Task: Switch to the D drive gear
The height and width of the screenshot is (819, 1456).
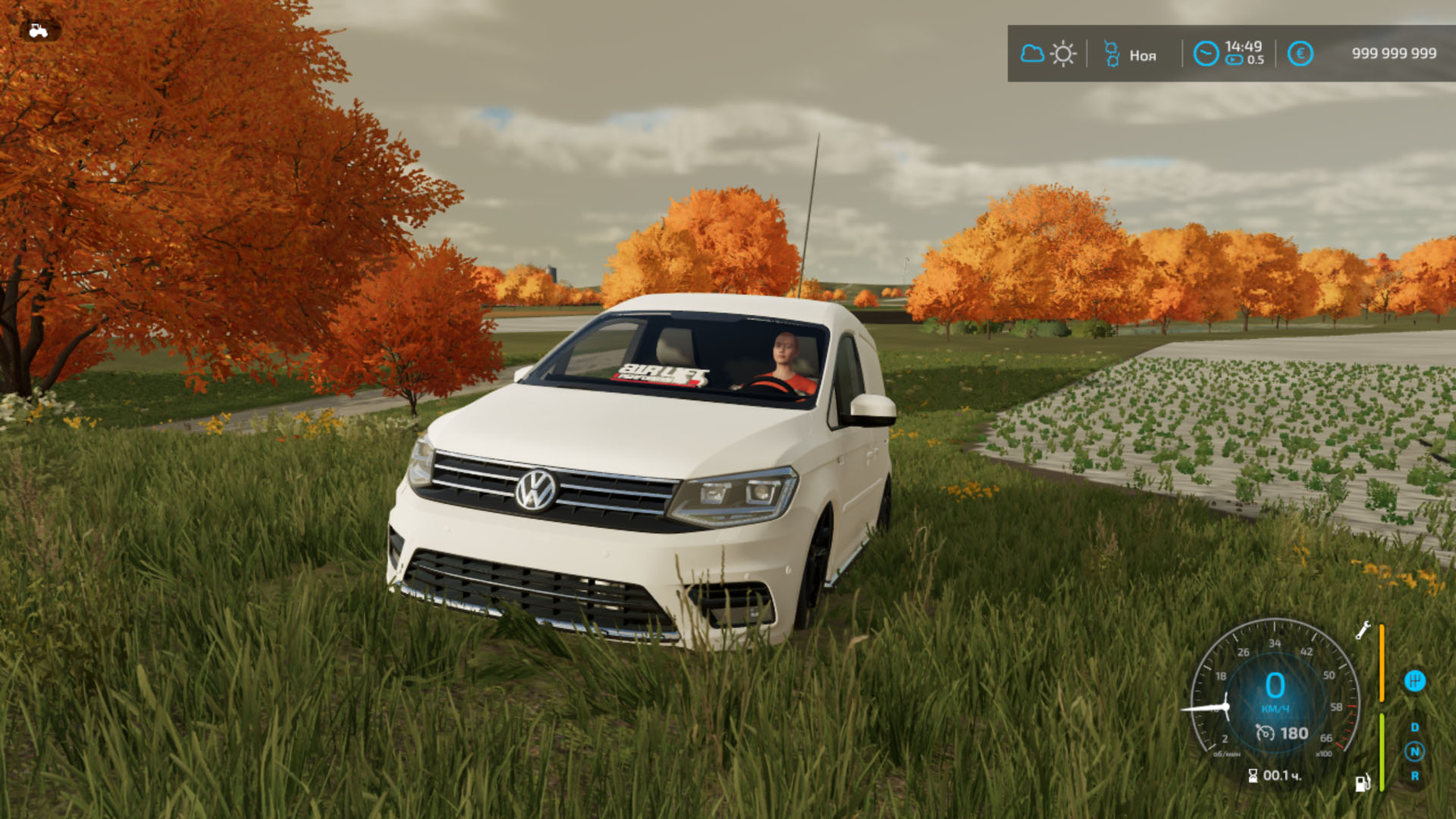Action: click(1415, 728)
